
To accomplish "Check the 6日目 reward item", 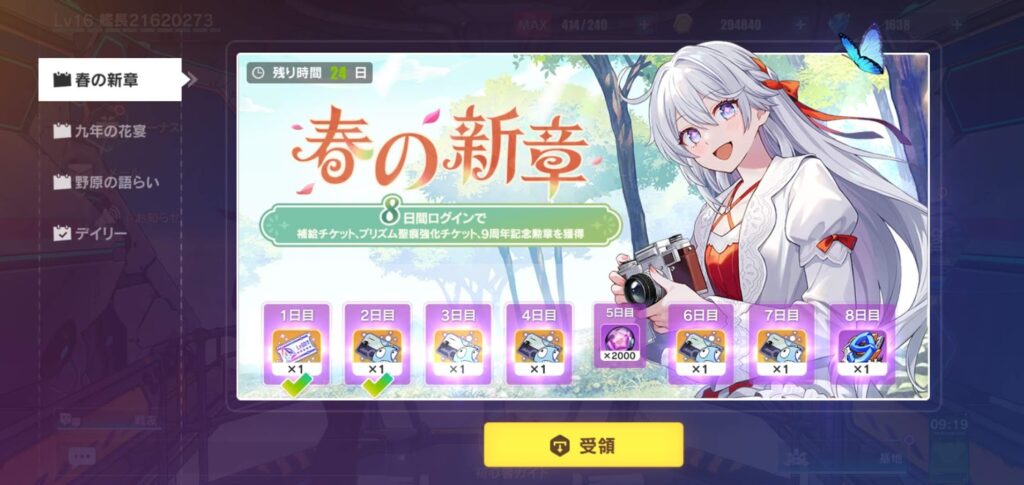I will pos(700,345).
